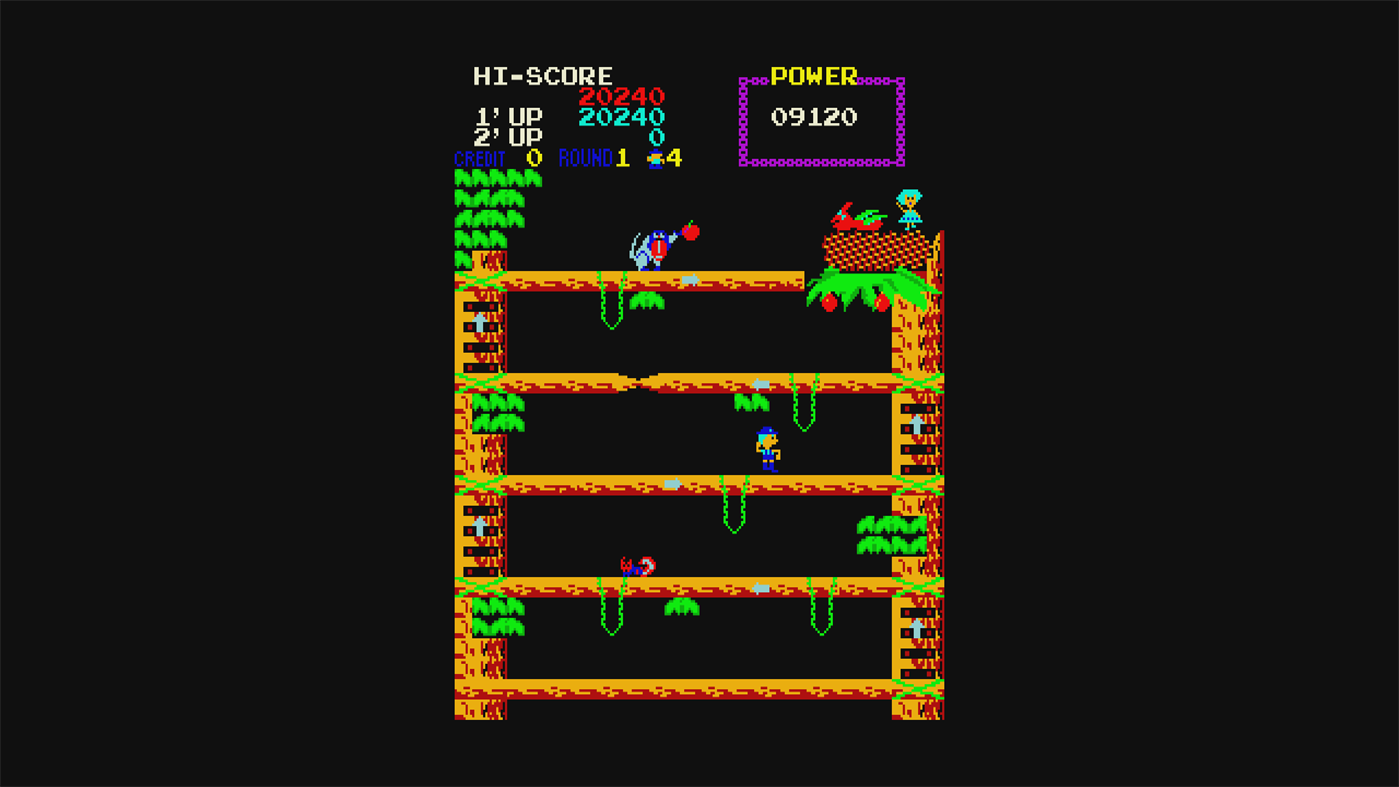The image size is (1399, 787).
Task: Select the ROUND 1 indicator
Action: click(x=594, y=158)
